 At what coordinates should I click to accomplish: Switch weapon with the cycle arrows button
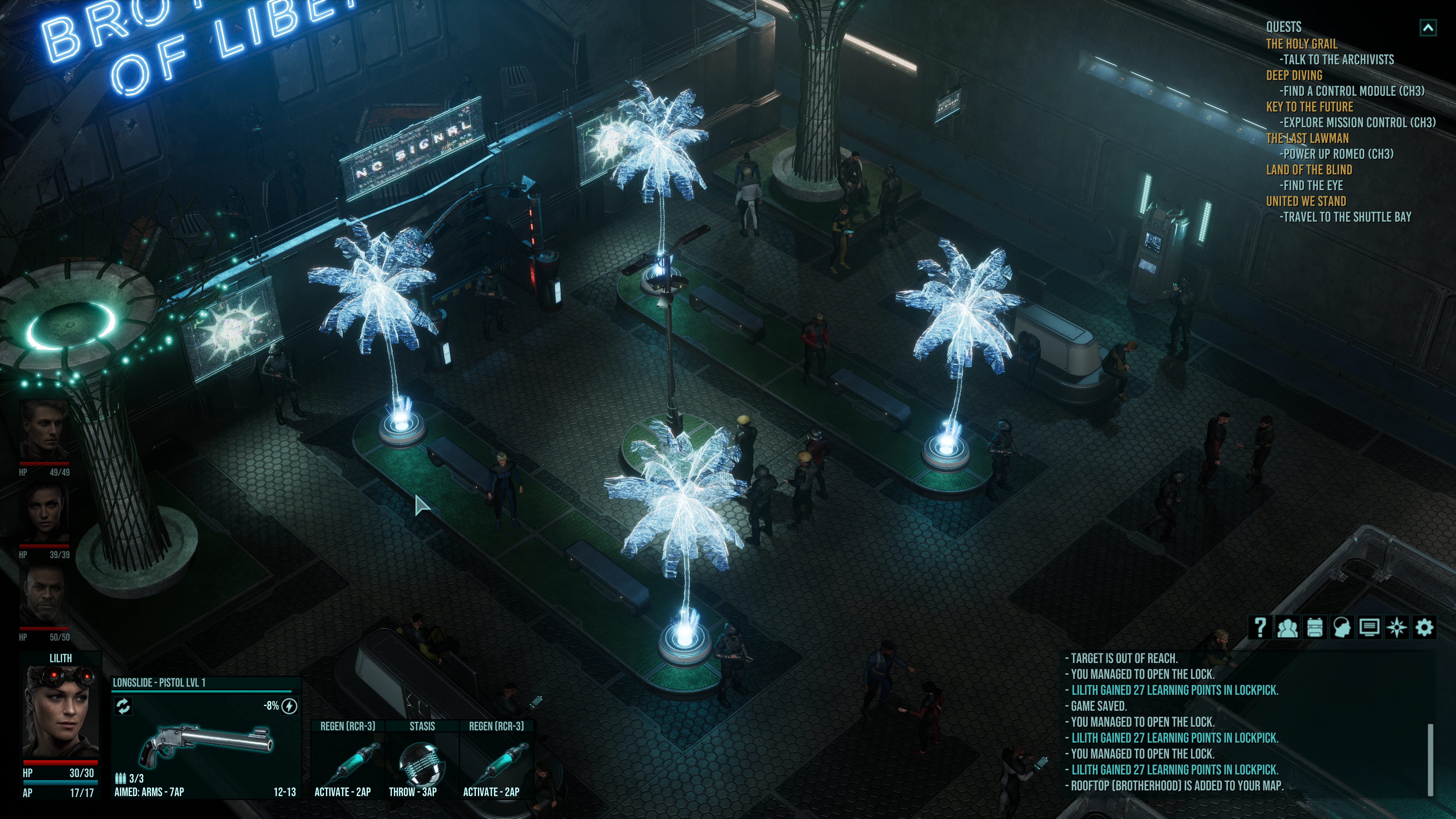click(x=123, y=706)
